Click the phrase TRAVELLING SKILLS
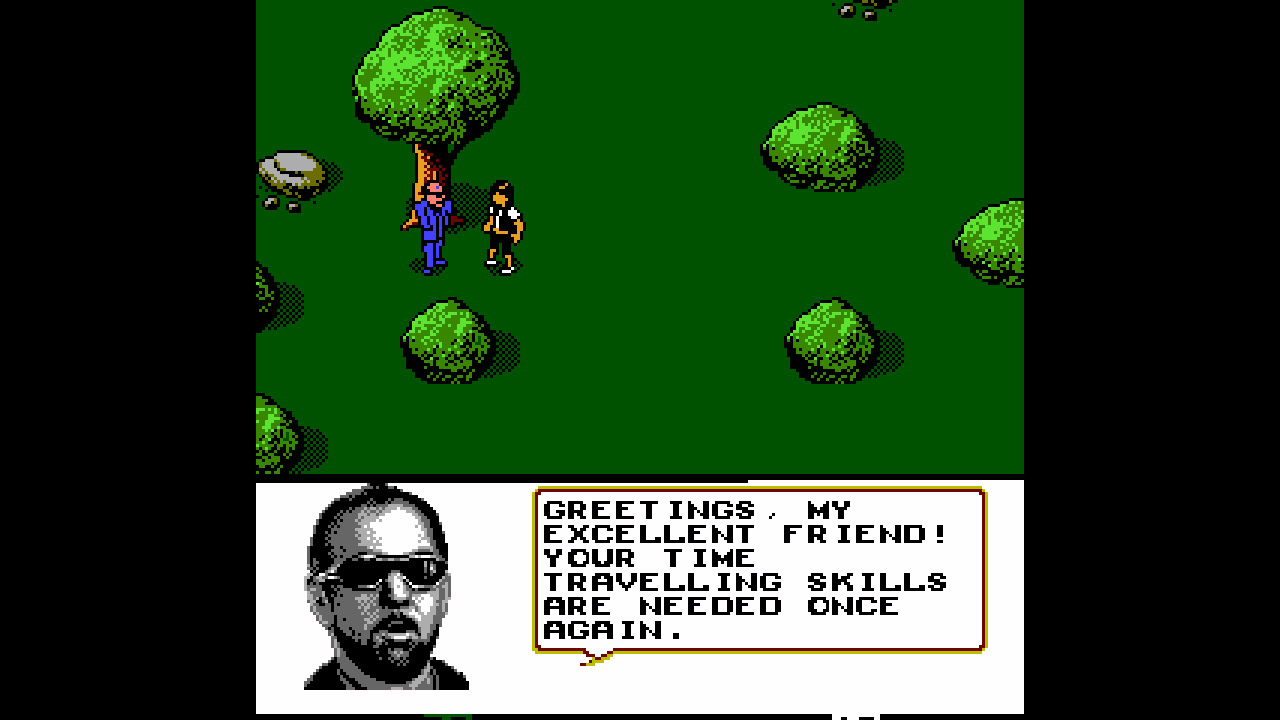The width and height of the screenshot is (1280, 720). [x=745, y=582]
